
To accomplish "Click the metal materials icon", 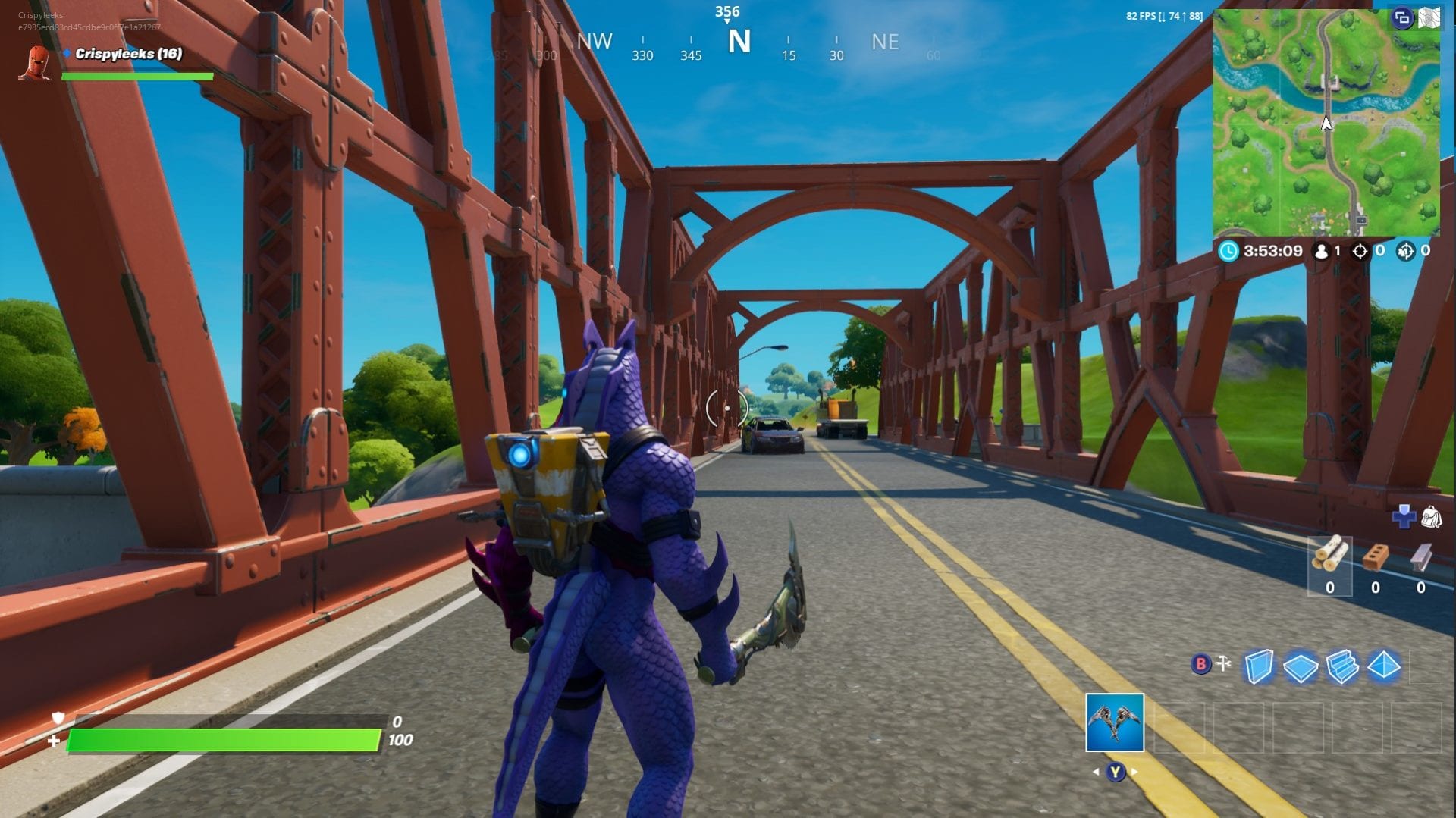I will coord(1421,556).
